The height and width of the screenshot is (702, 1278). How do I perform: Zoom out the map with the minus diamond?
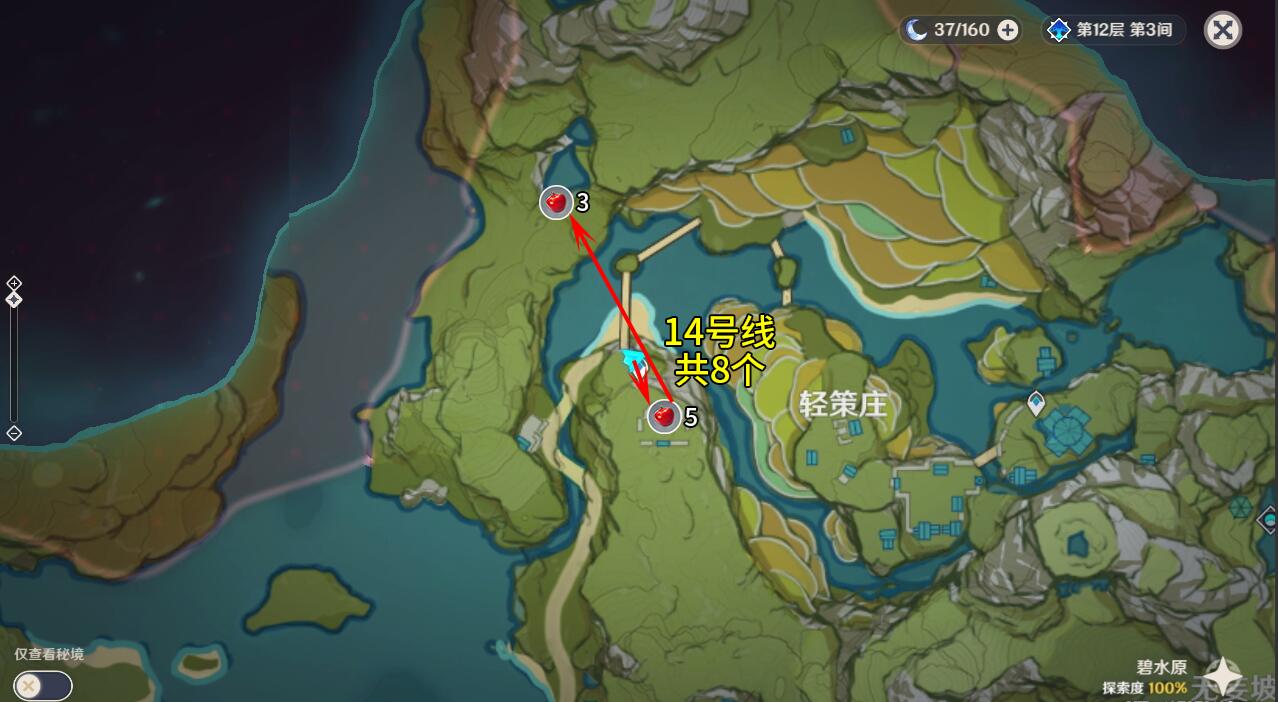[14, 433]
